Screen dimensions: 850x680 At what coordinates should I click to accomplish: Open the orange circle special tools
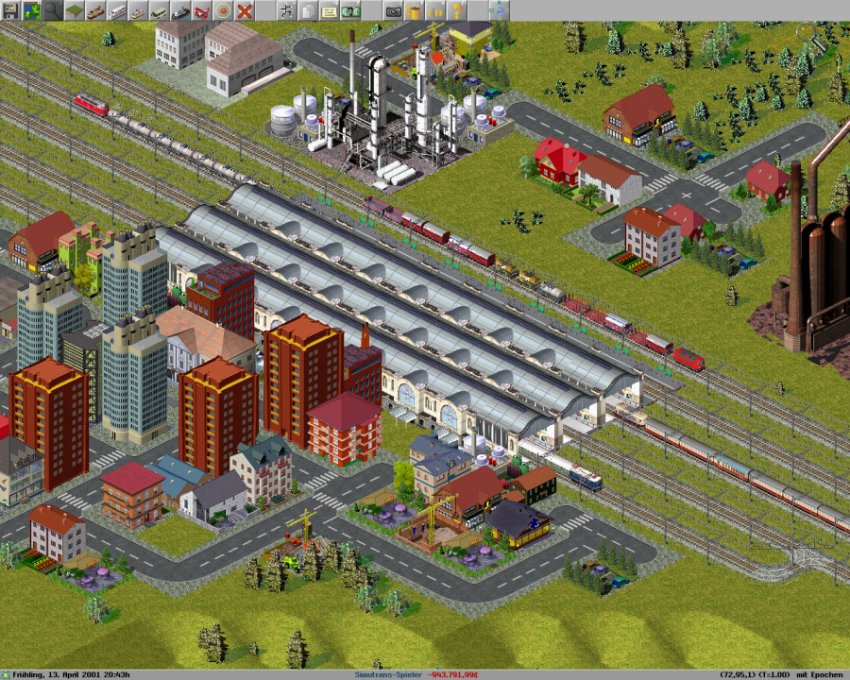pyautogui.click(x=223, y=10)
